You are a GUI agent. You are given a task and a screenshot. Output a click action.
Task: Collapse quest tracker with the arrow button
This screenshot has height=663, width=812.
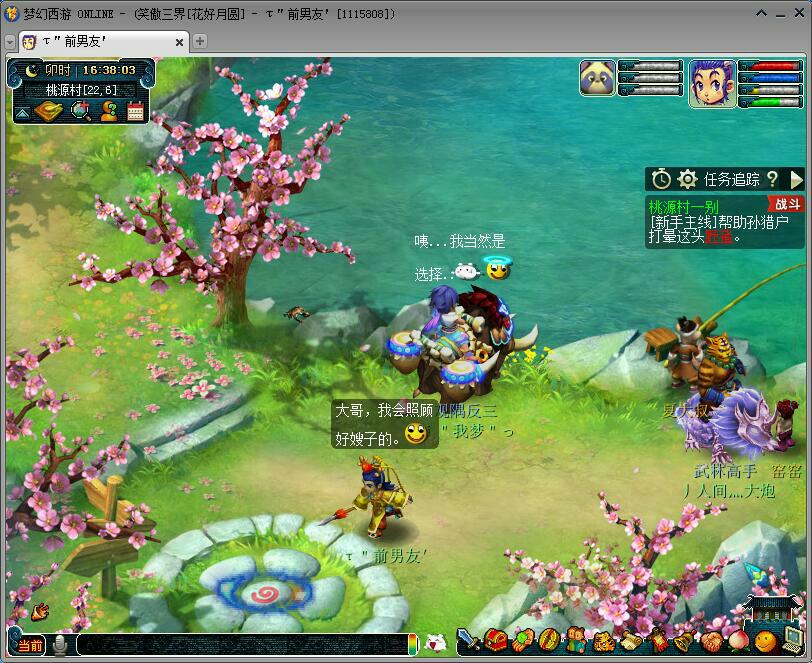796,179
